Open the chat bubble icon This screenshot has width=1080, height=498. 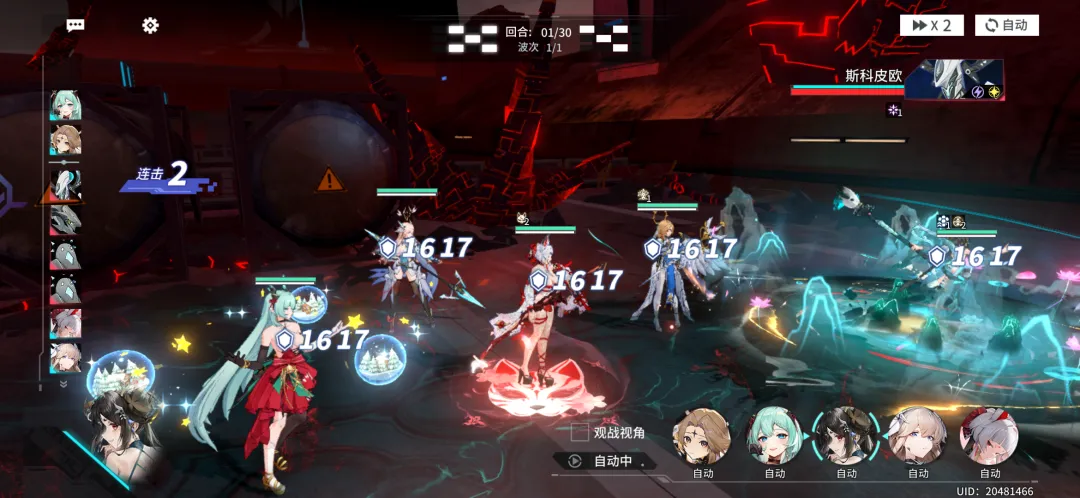pyautogui.click(x=75, y=26)
